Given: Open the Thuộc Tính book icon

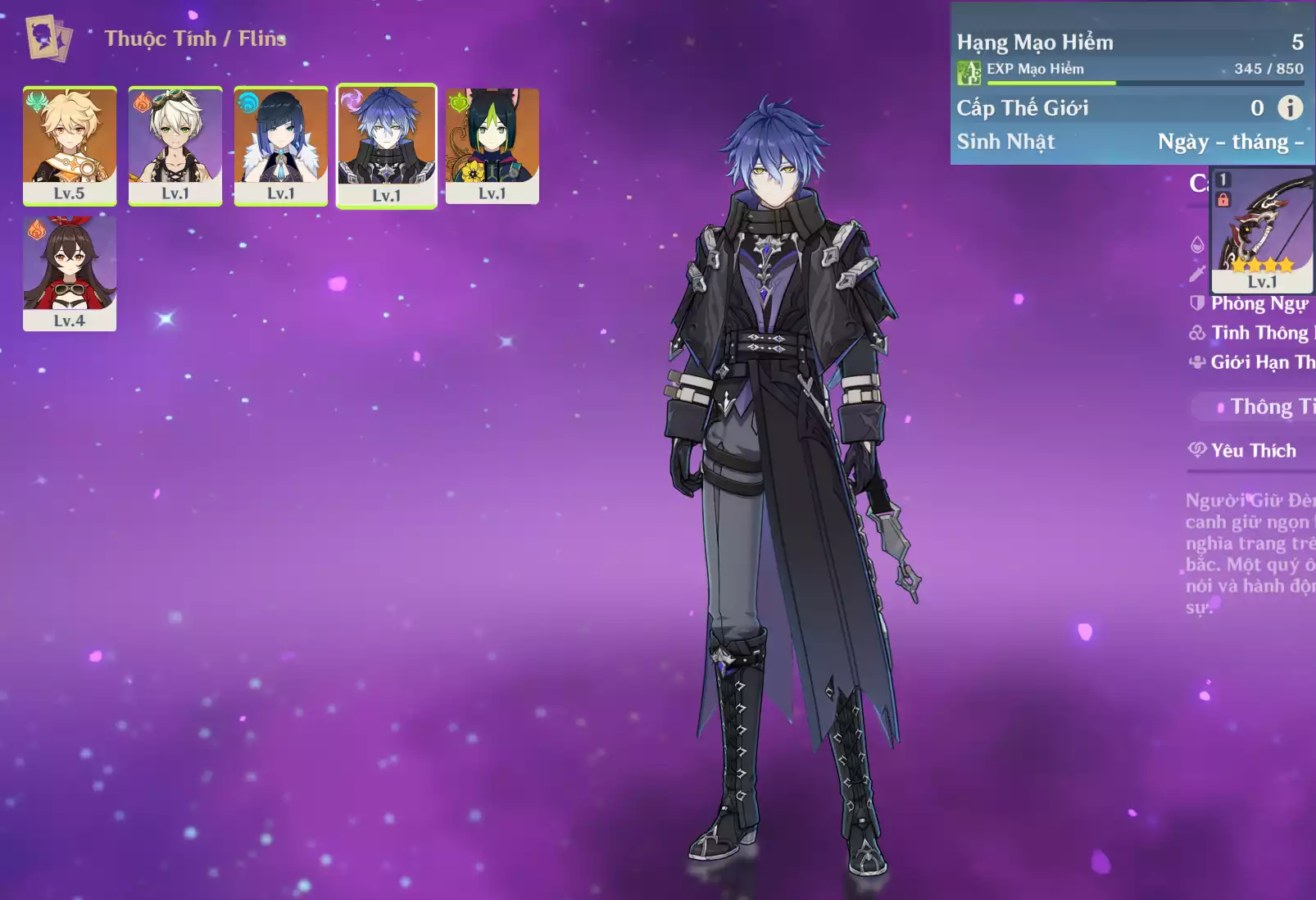Looking at the screenshot, I should click(x=48, y=38).
